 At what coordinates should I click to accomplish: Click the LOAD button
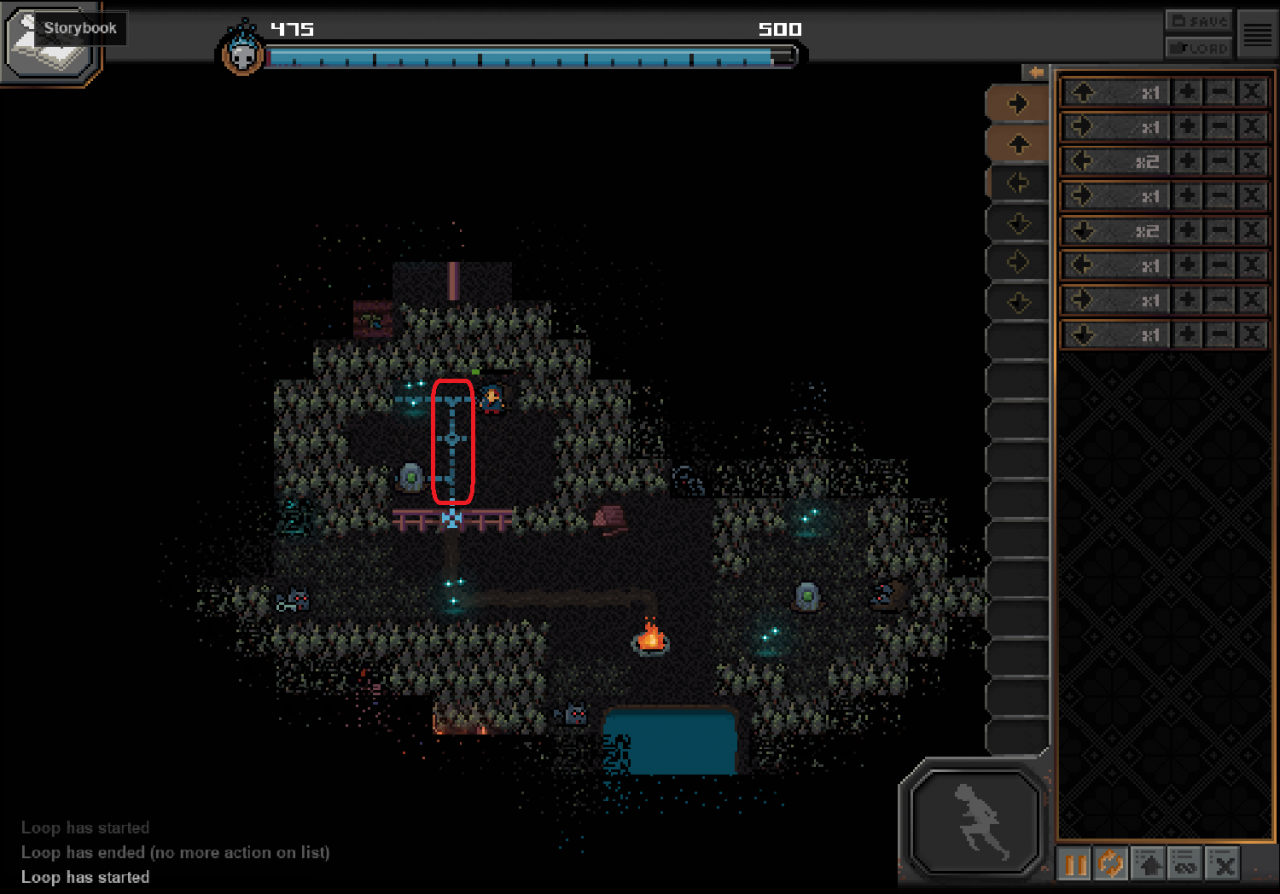click(1197, 46)
